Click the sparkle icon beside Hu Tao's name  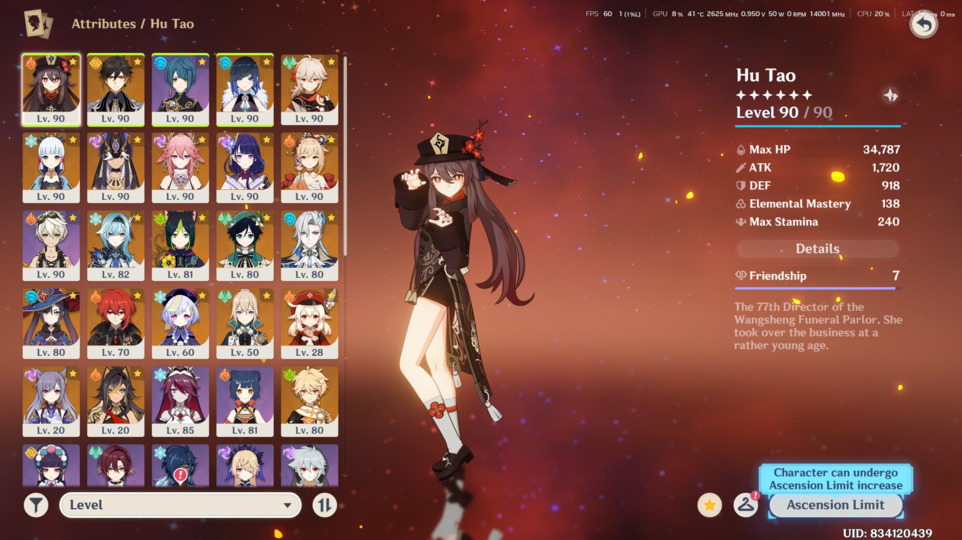tap(890, 96)
